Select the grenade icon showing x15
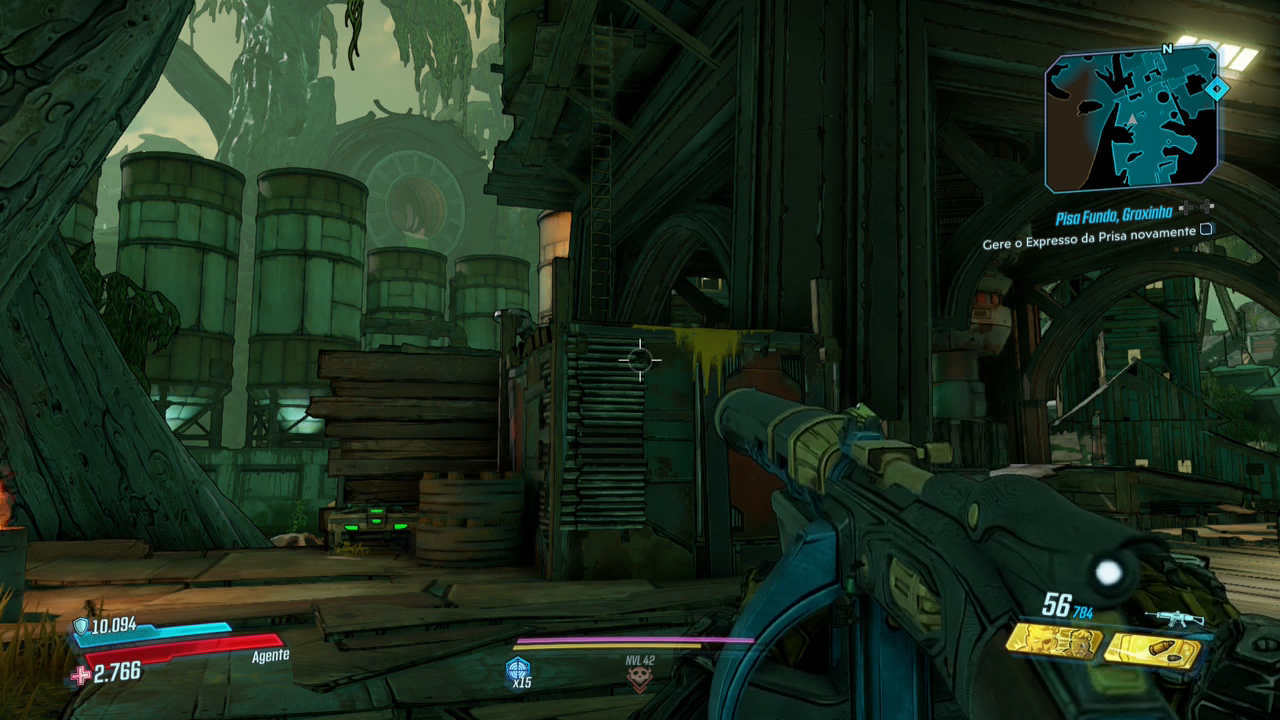 (x=519, y=671)
